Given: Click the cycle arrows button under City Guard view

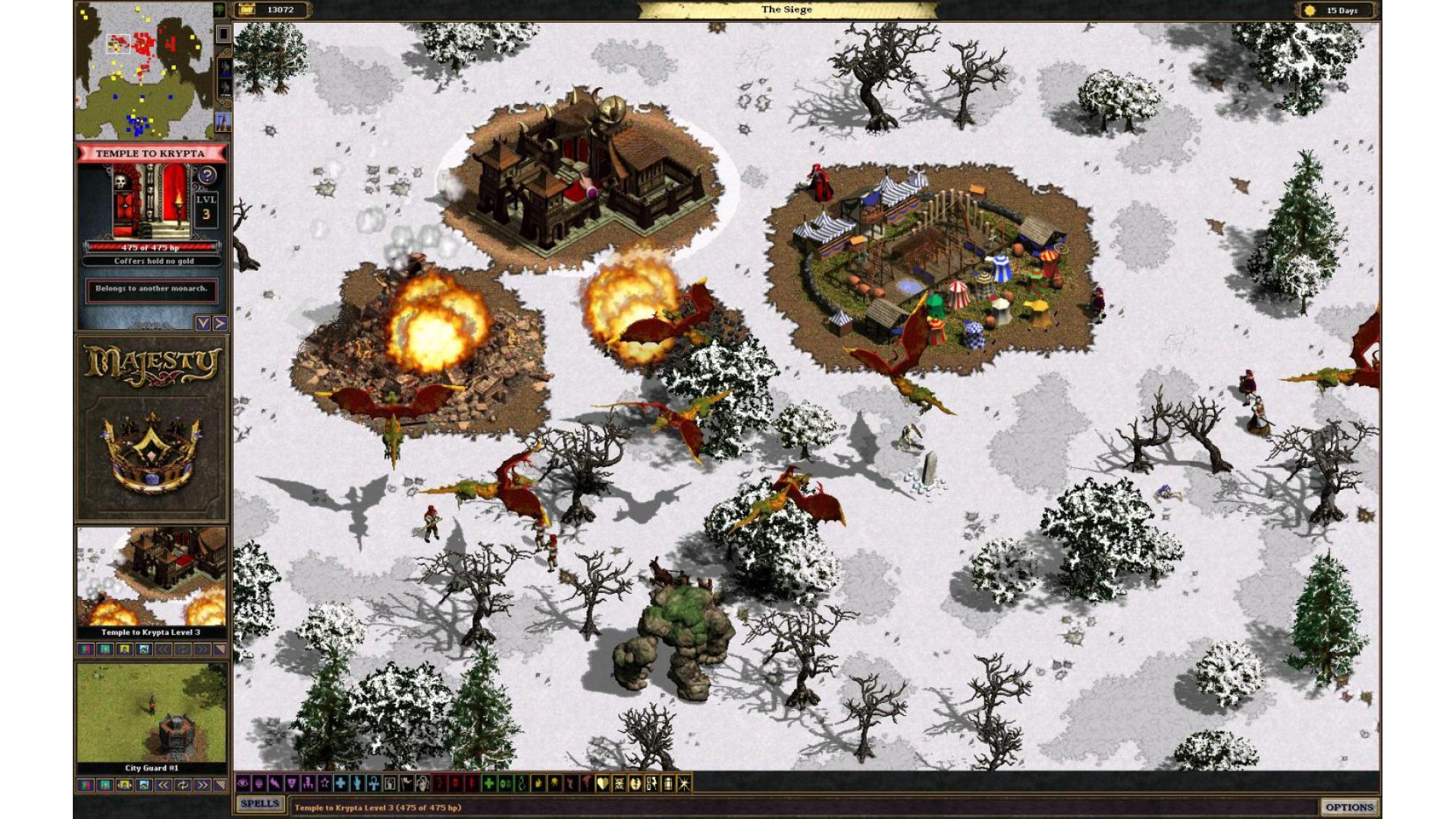Looking at the screenshot, I should click(183, 786).
